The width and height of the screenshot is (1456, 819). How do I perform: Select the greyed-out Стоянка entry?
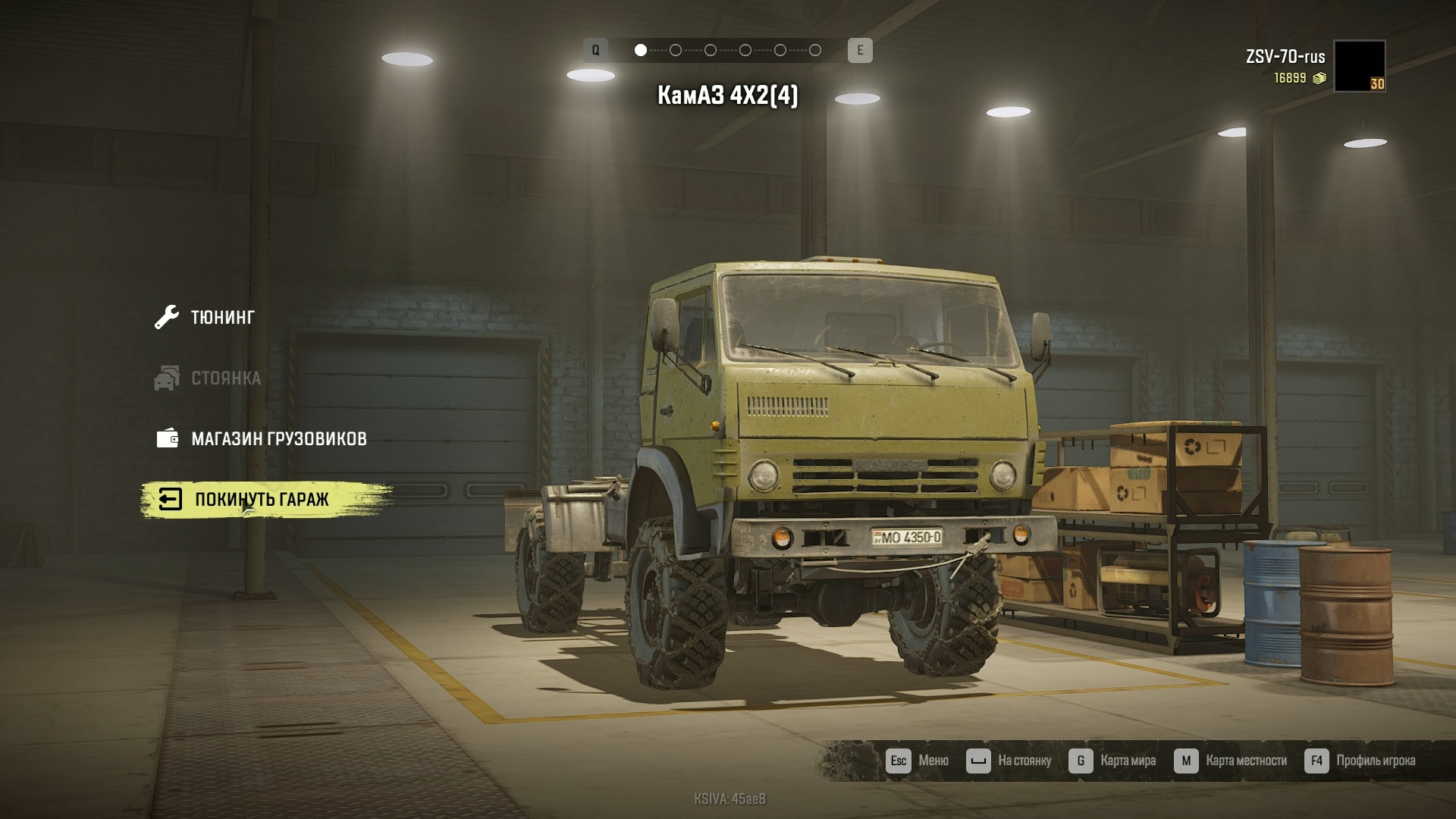coord(224,378)
